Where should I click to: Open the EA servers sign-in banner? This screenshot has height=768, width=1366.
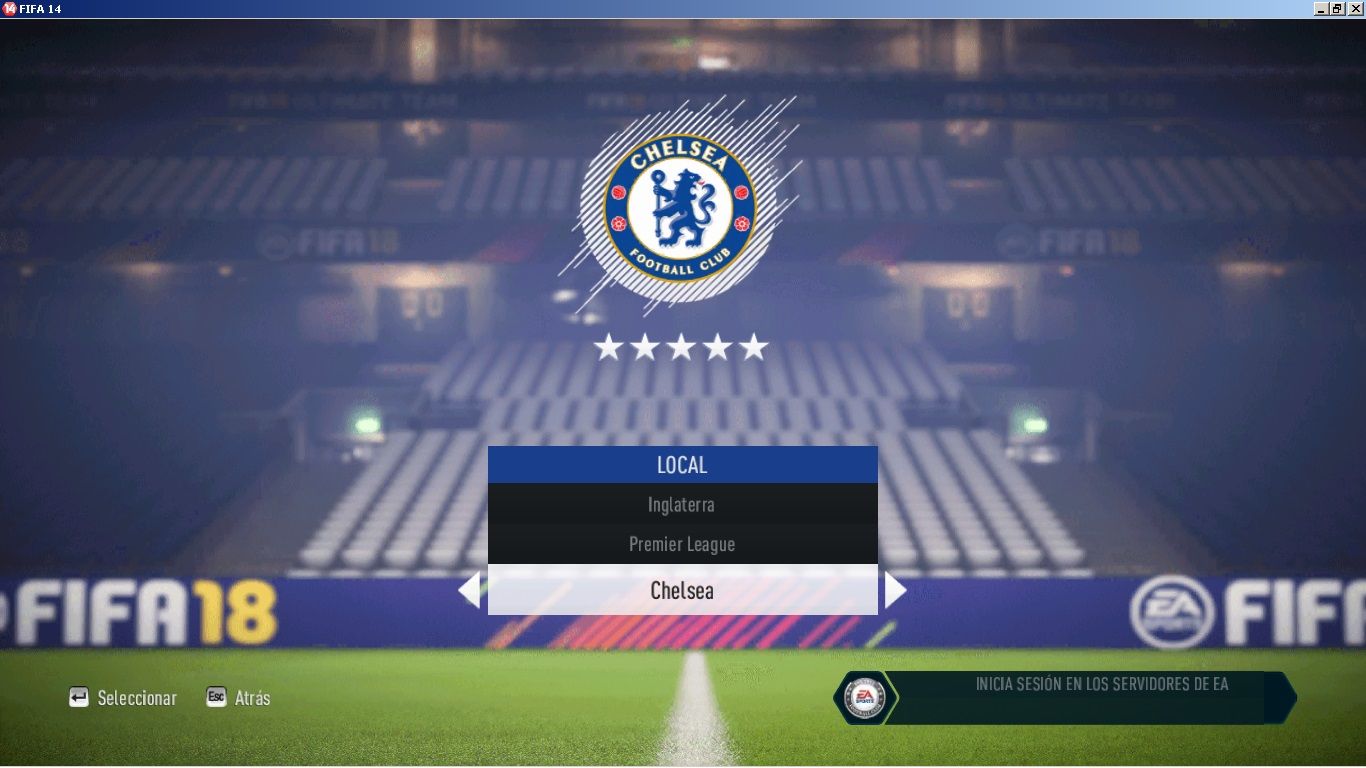(x=1065, y=697)
